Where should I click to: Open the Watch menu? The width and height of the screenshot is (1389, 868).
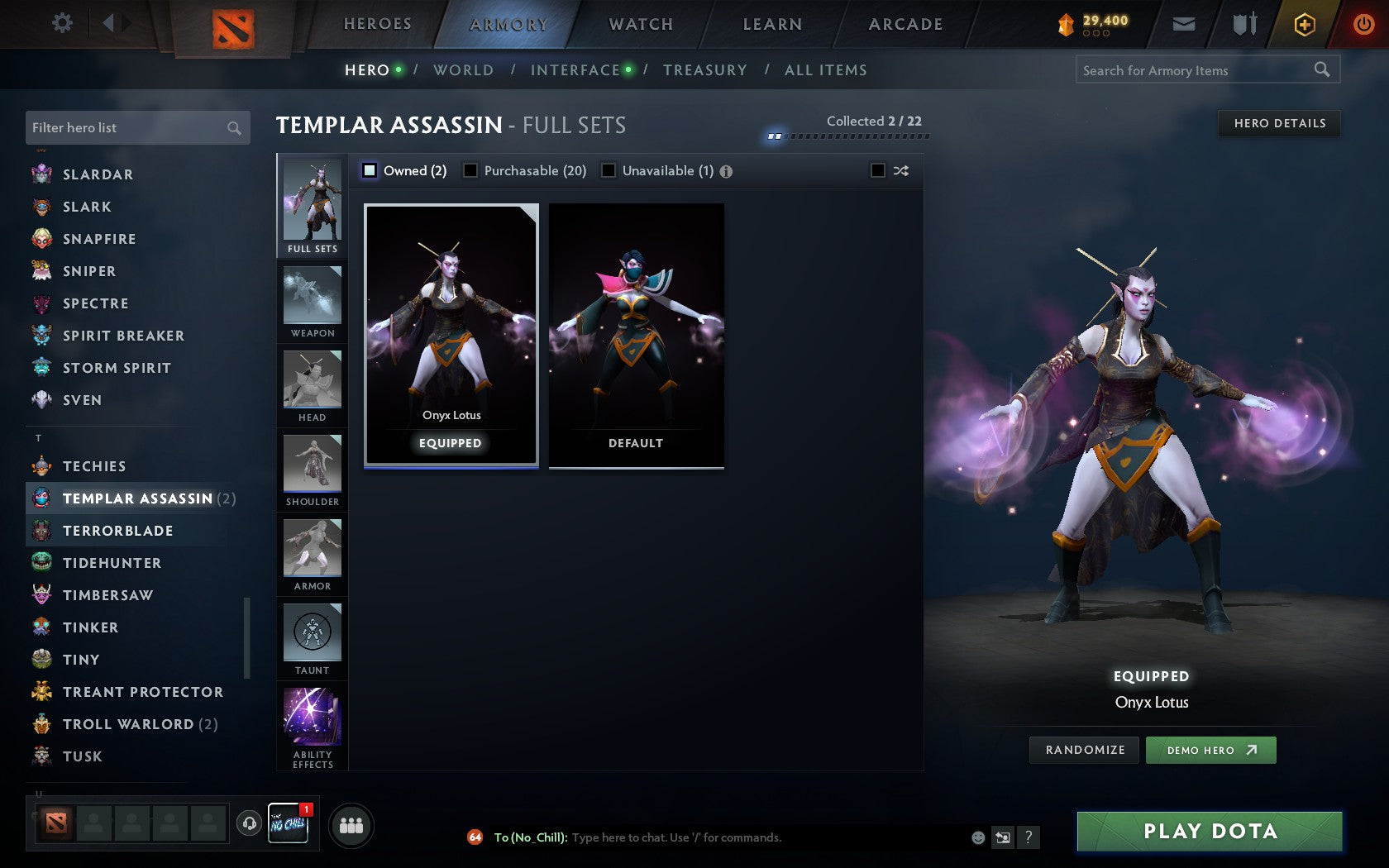tap(640, 24)
